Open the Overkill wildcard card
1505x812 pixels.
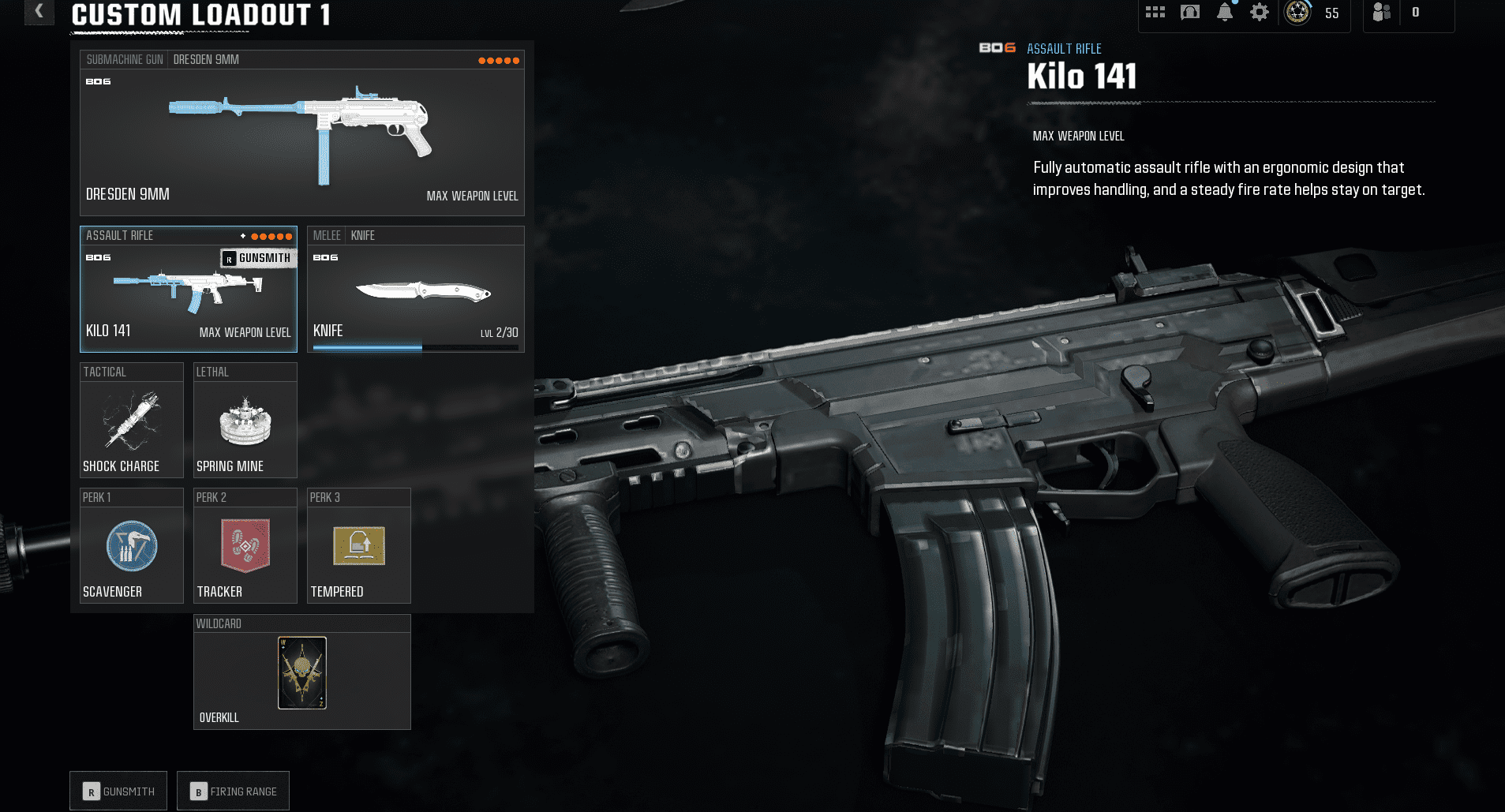[x=301, y=672]
